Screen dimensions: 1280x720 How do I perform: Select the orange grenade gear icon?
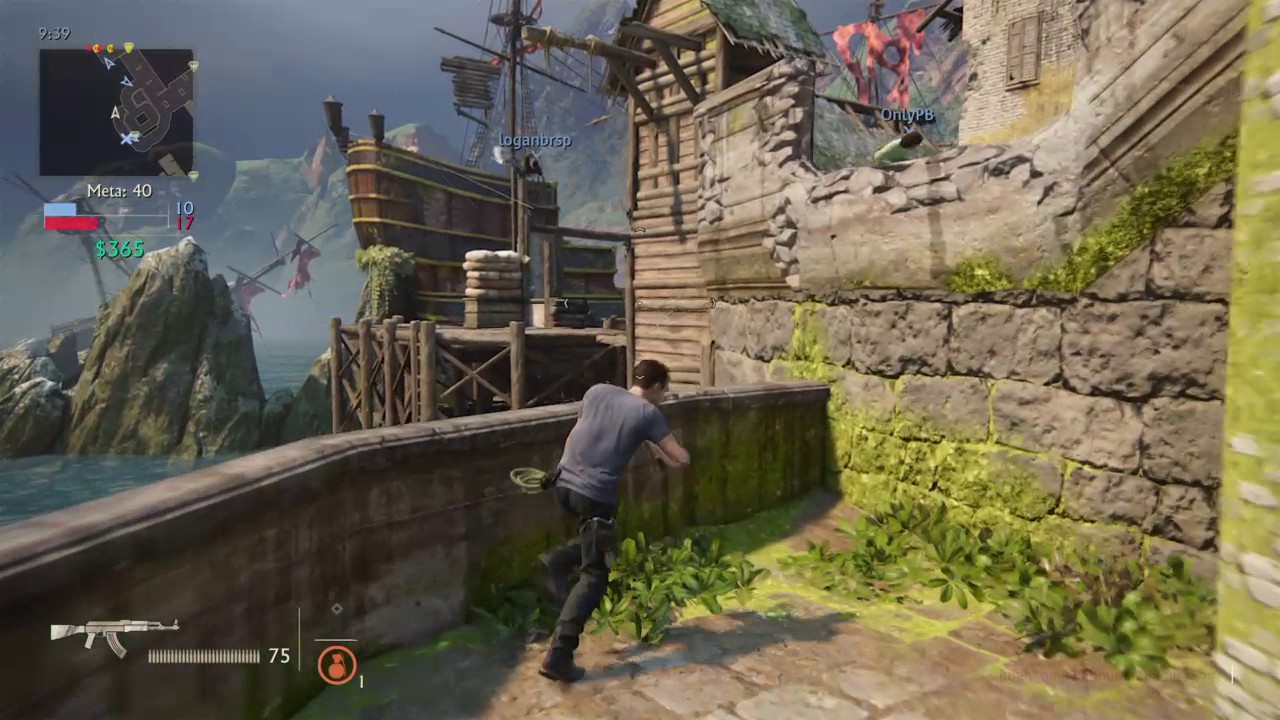(x=337, y=665)
